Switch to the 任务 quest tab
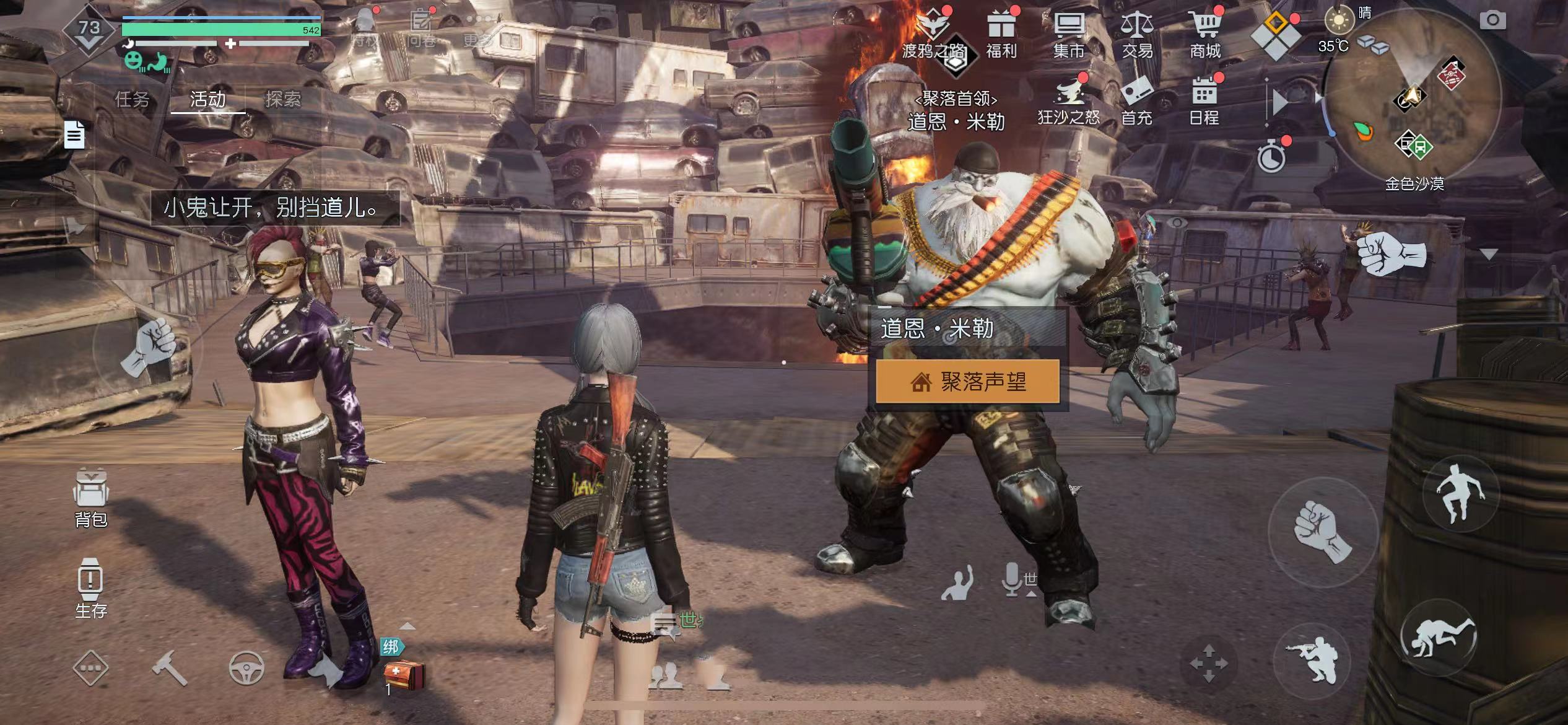Image resolution: width=1568 pixels, height=725 pixels. pyautogui.click(x=133, y=99)
